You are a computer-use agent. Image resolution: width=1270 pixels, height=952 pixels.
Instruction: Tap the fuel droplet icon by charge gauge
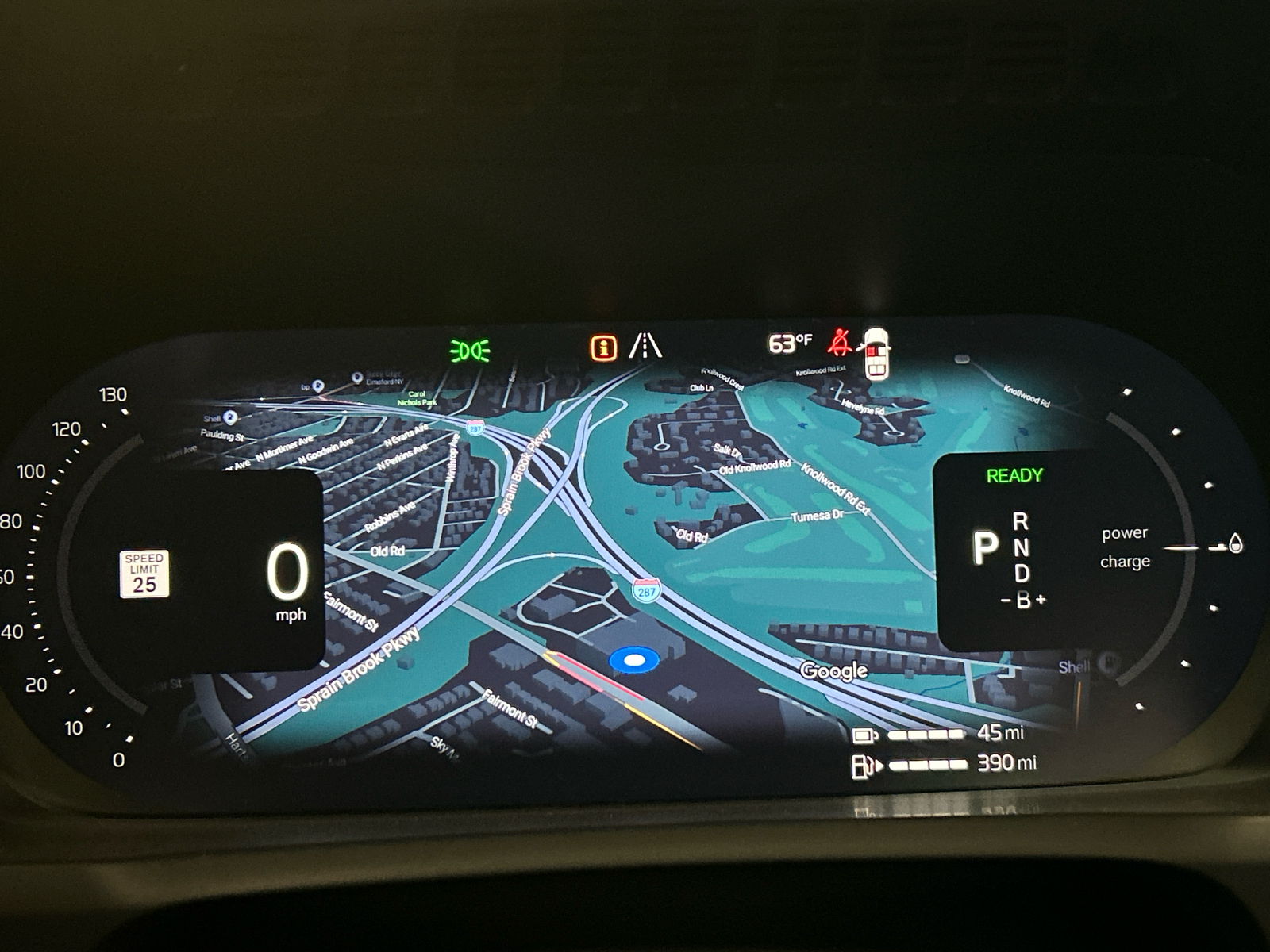[x=1233, y=545]
